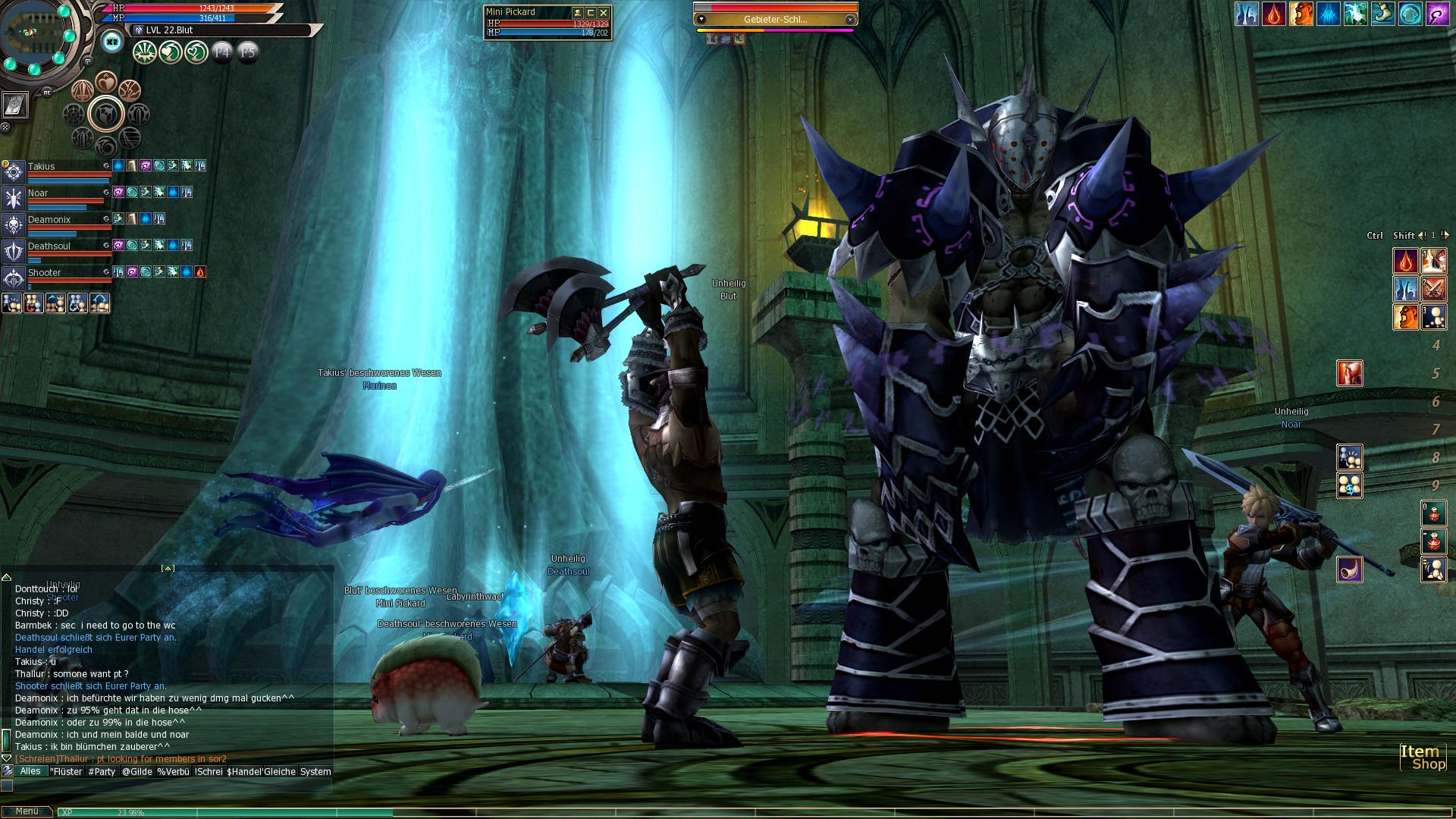Target party member Shooter
1456x819 pixels.
(x=45, y=272)
